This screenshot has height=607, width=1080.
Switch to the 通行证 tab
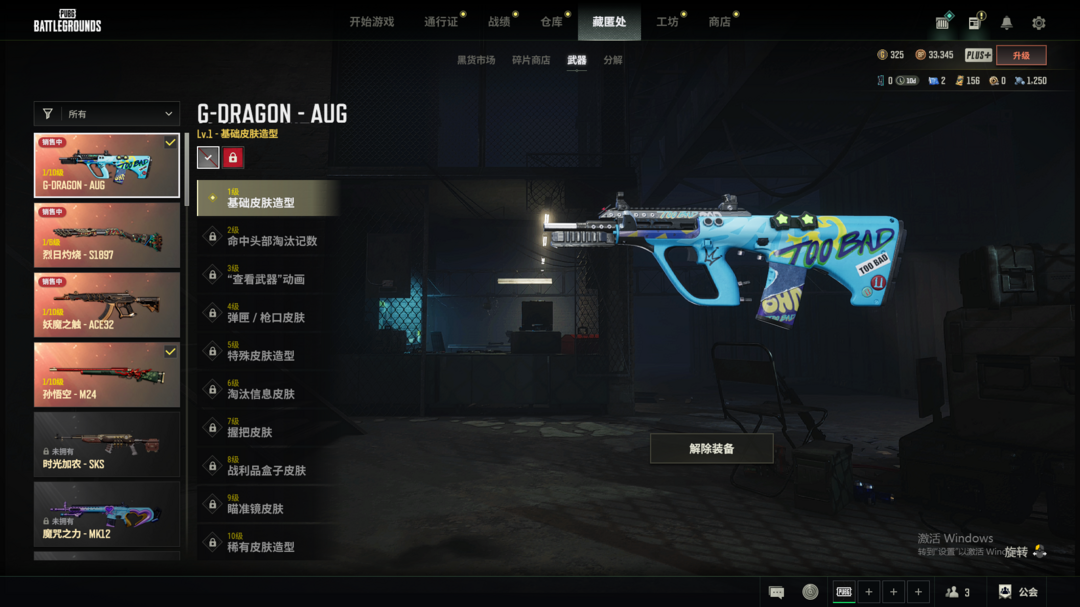[x=441, y=22]
